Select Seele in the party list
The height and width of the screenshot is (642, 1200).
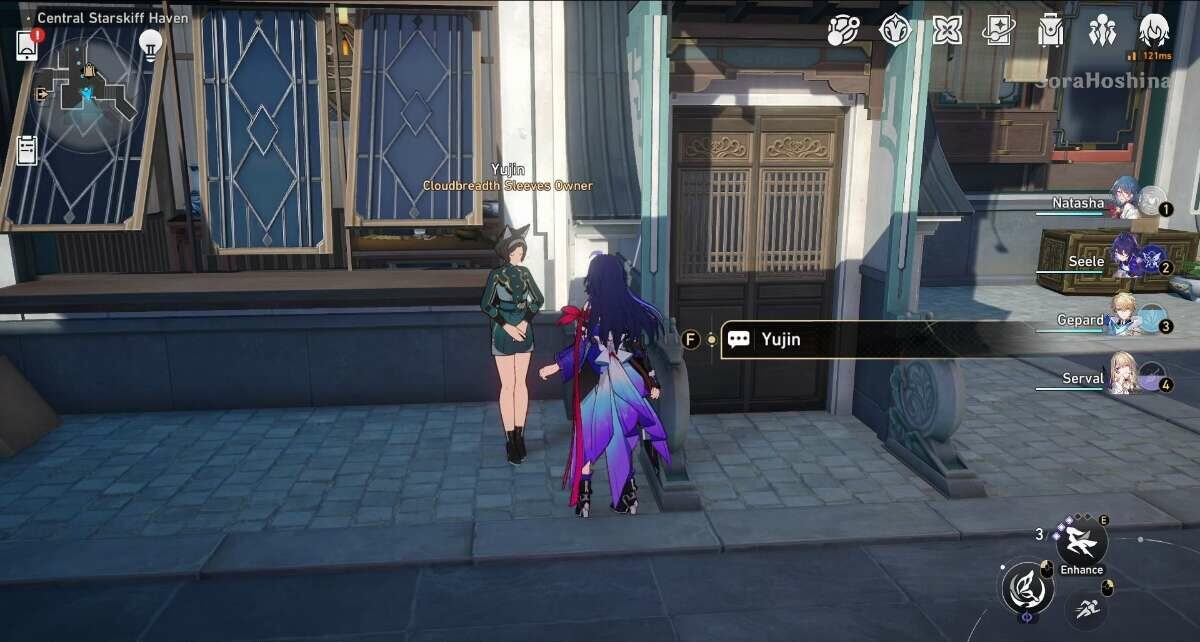coord(1125,258)
